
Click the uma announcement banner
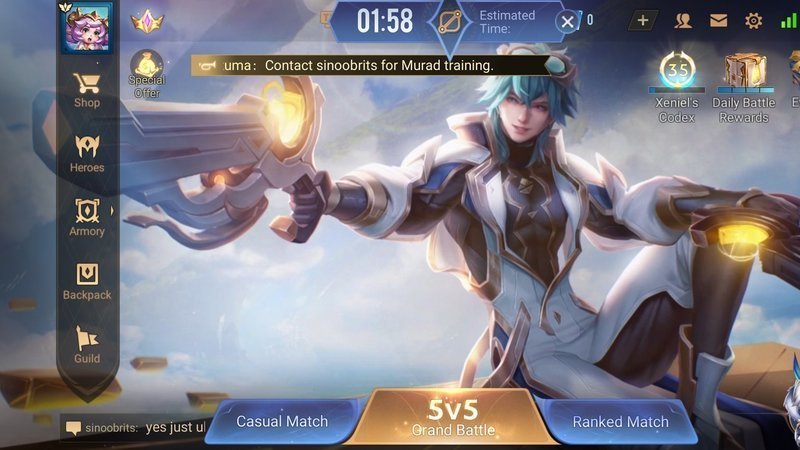click(370, 65)
